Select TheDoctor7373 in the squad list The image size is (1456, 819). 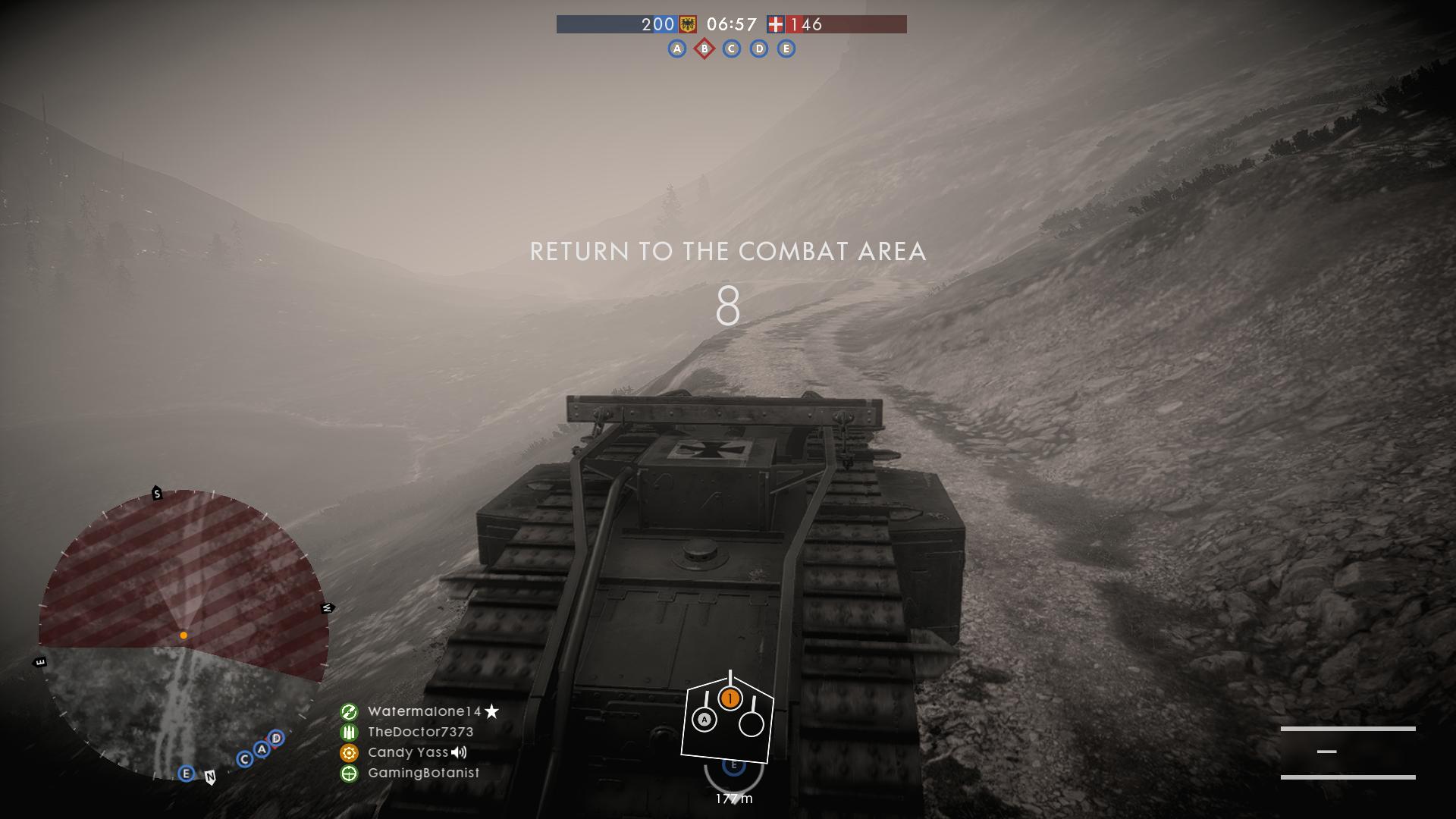[x=420, y=732]
